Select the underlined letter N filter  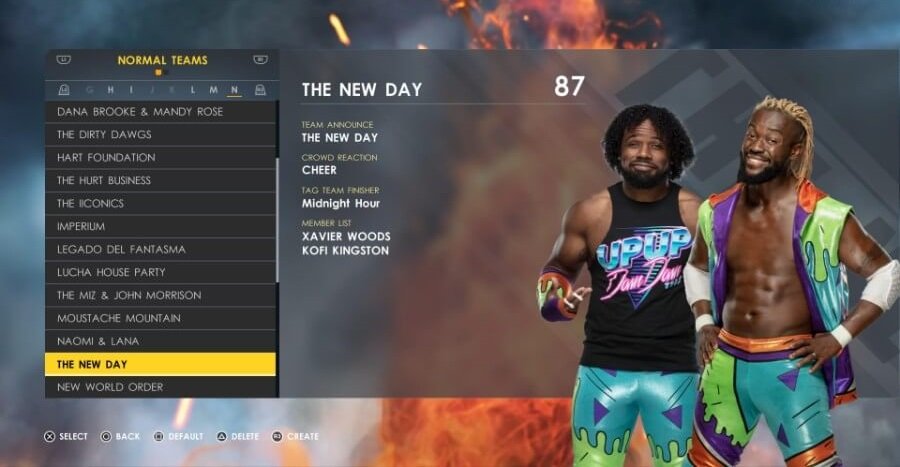click(234, 90)
